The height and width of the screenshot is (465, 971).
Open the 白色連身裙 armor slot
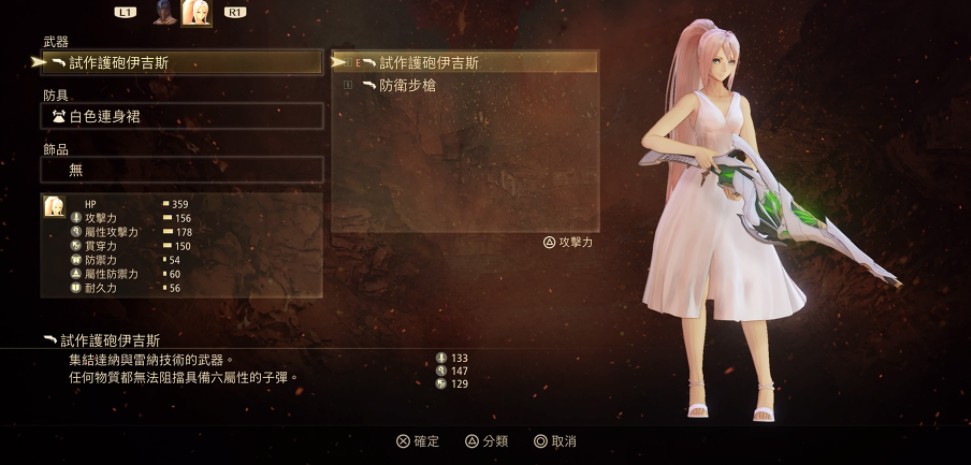(182, 116)
